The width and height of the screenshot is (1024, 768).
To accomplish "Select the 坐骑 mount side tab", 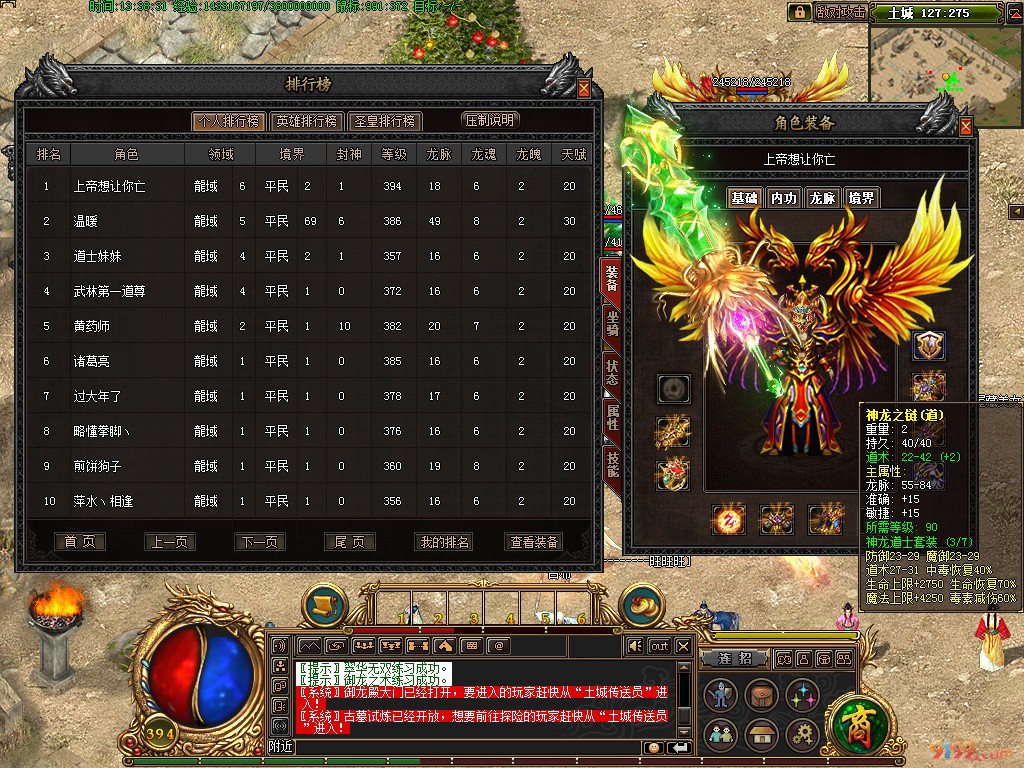I will [611, 323].
